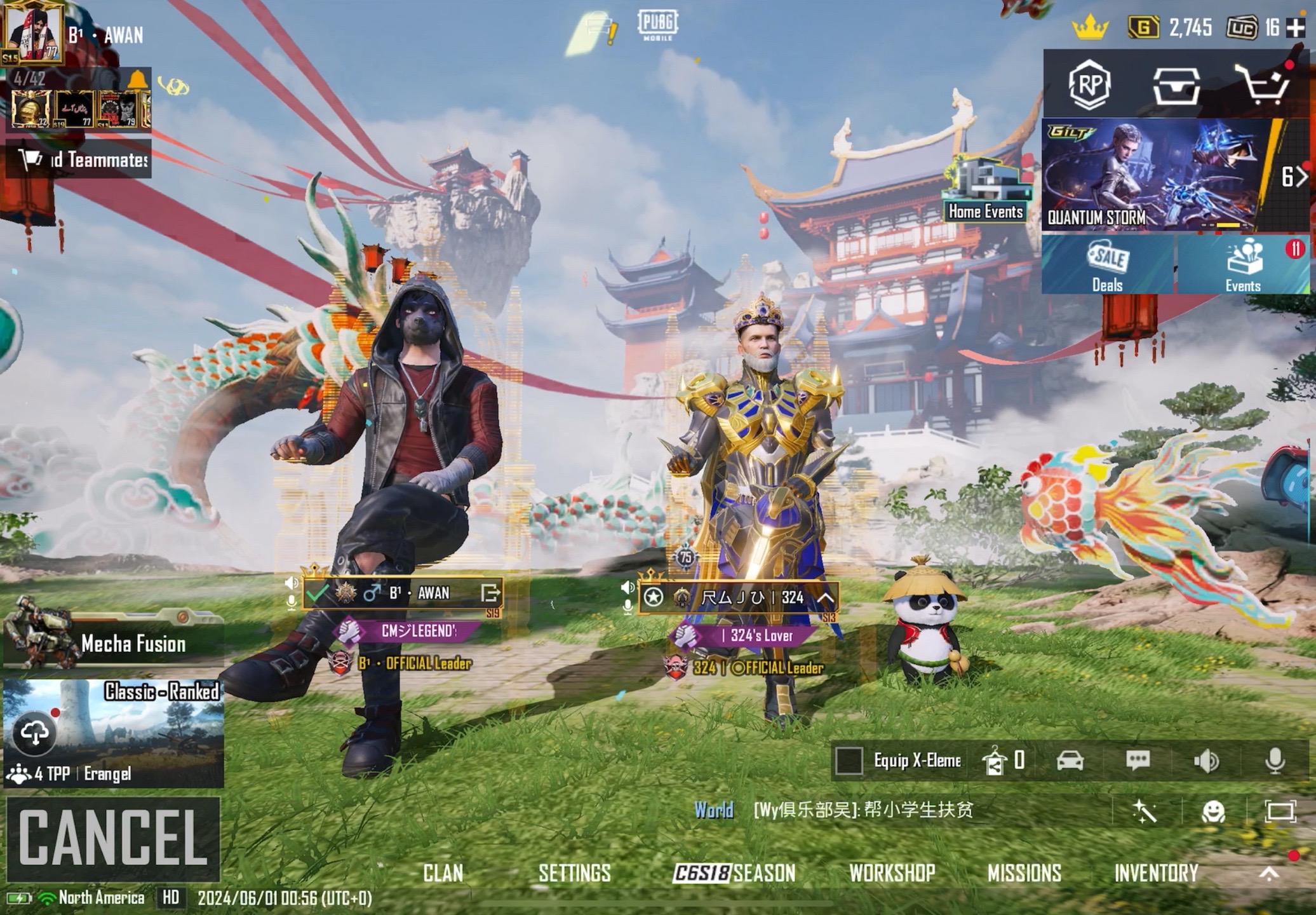1316x915 pixels.
Task: Toggle the microphone in the bottom toolbar
Action: (x=1275, y=761)
